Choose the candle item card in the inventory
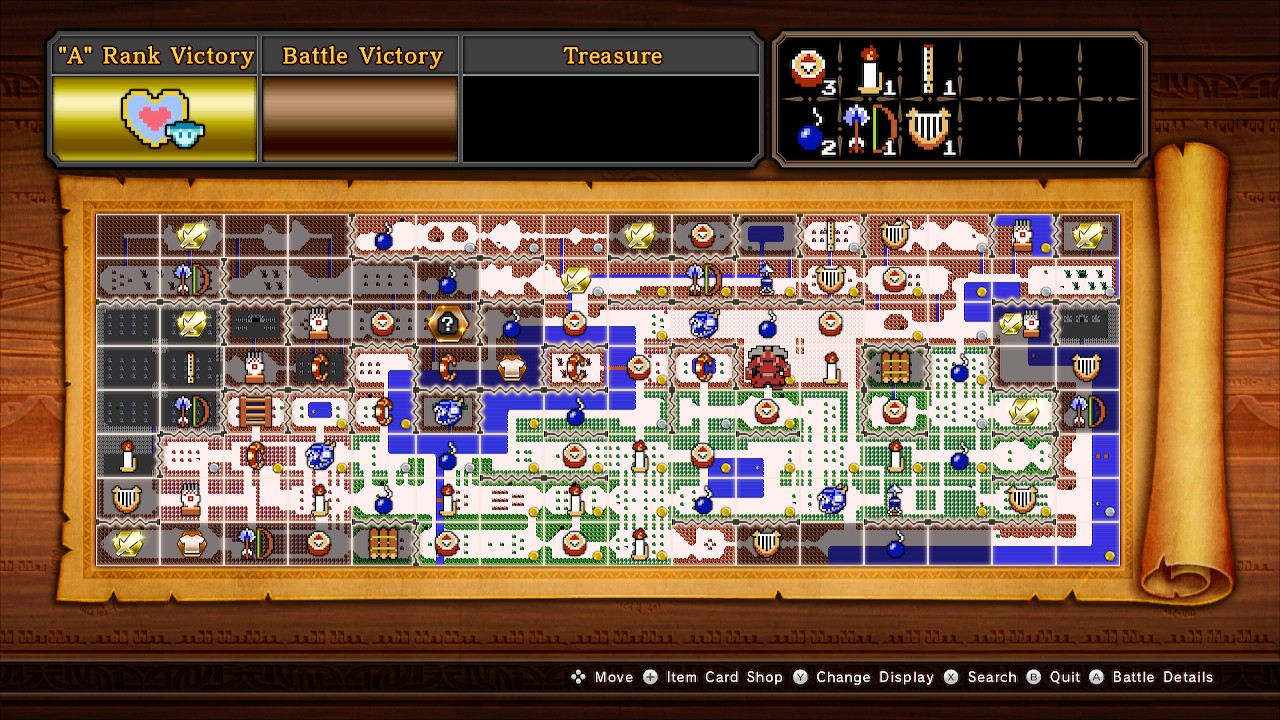The width and height of the screenshot is (1280, 720). tap(869, 70)
